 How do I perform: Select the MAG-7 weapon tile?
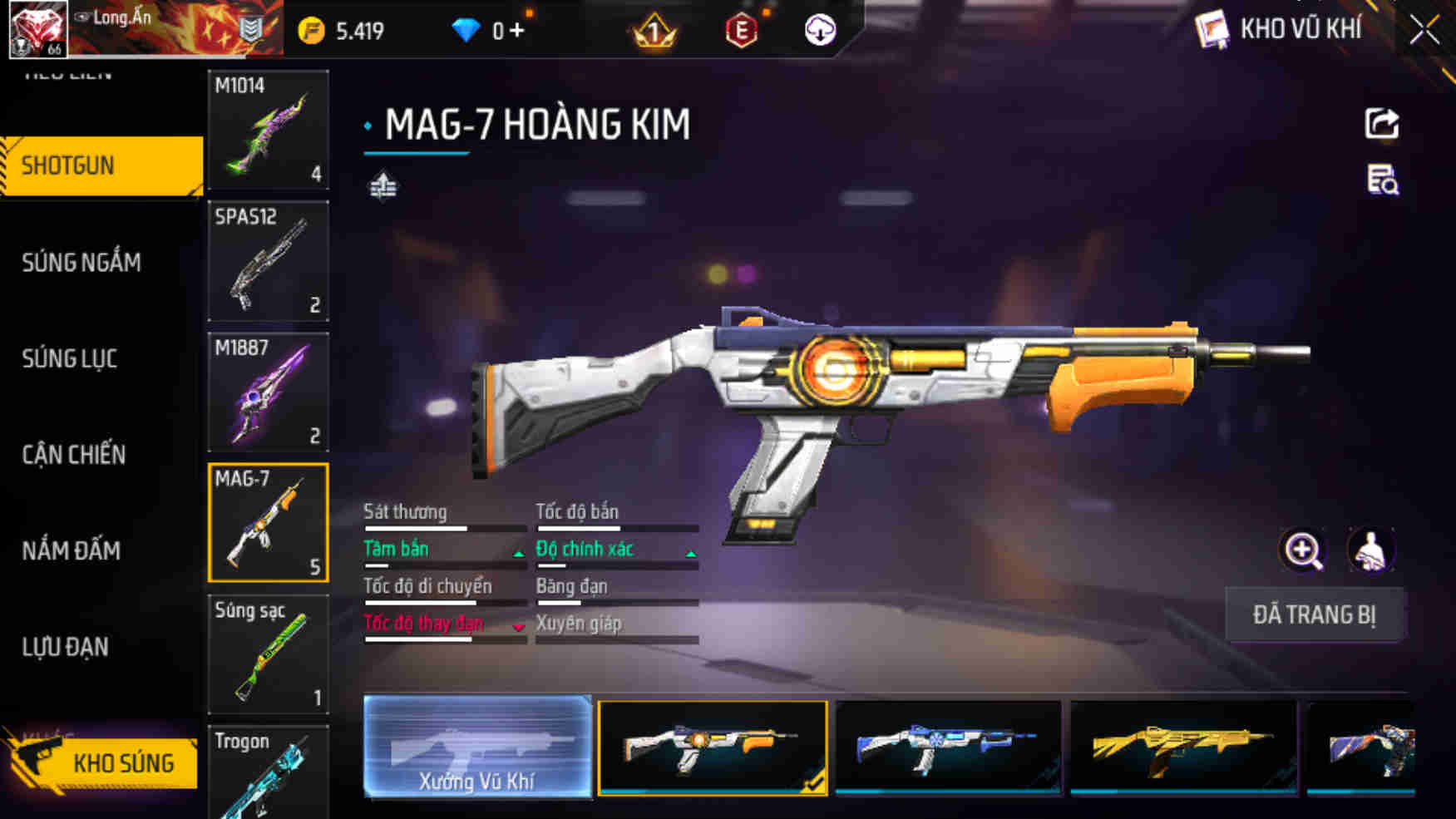coord(268,523)
